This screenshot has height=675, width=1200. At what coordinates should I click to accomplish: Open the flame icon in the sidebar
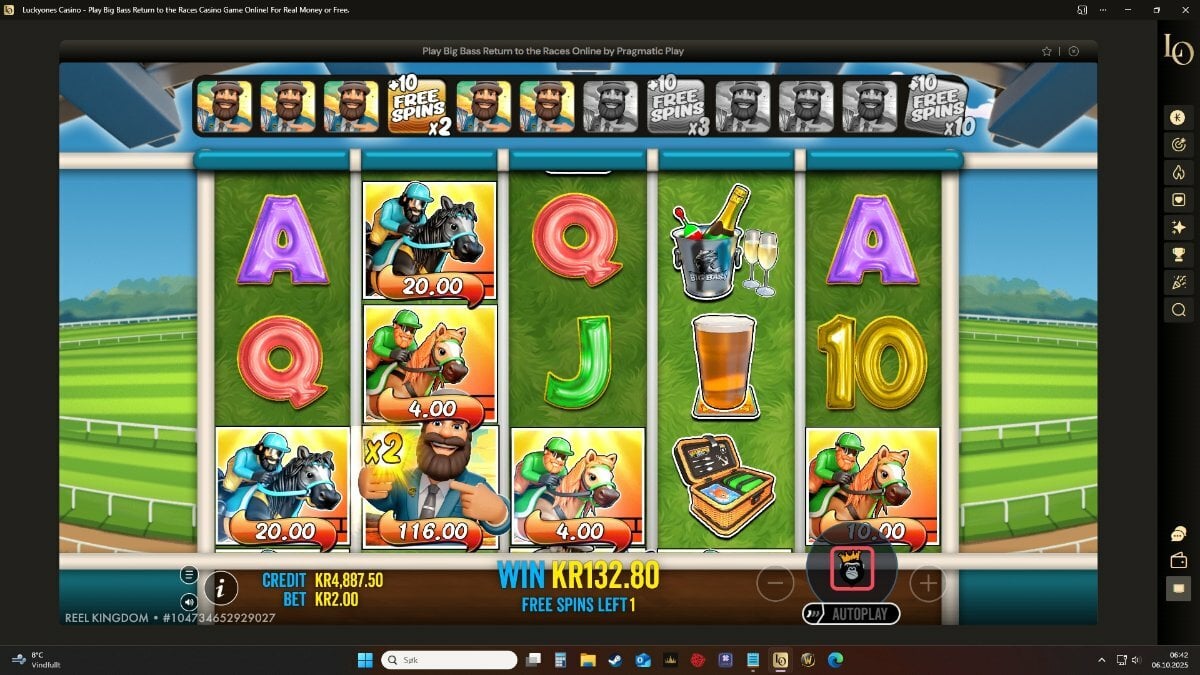[x=1178, y=172]
